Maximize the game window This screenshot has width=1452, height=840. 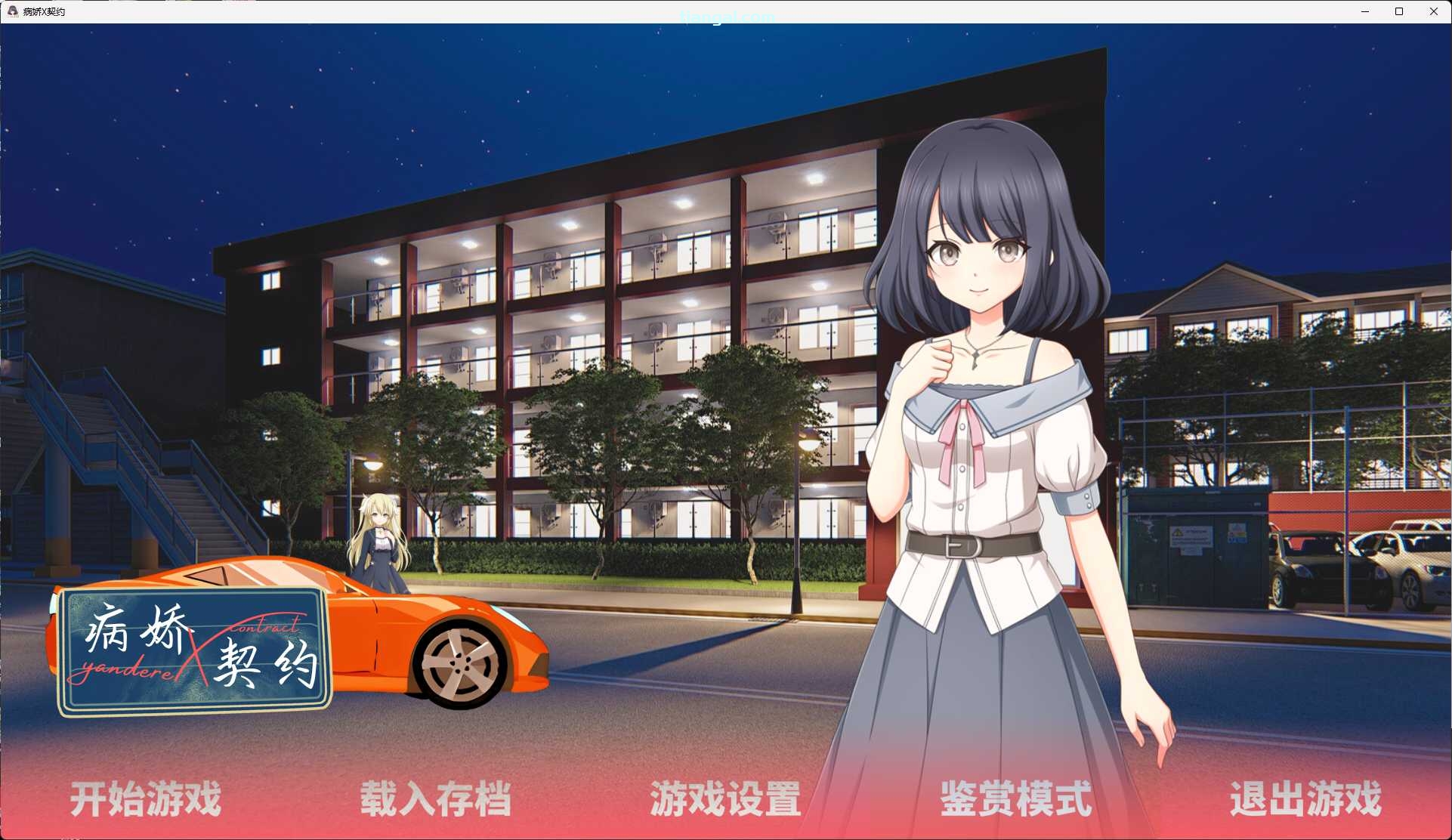1399,11
